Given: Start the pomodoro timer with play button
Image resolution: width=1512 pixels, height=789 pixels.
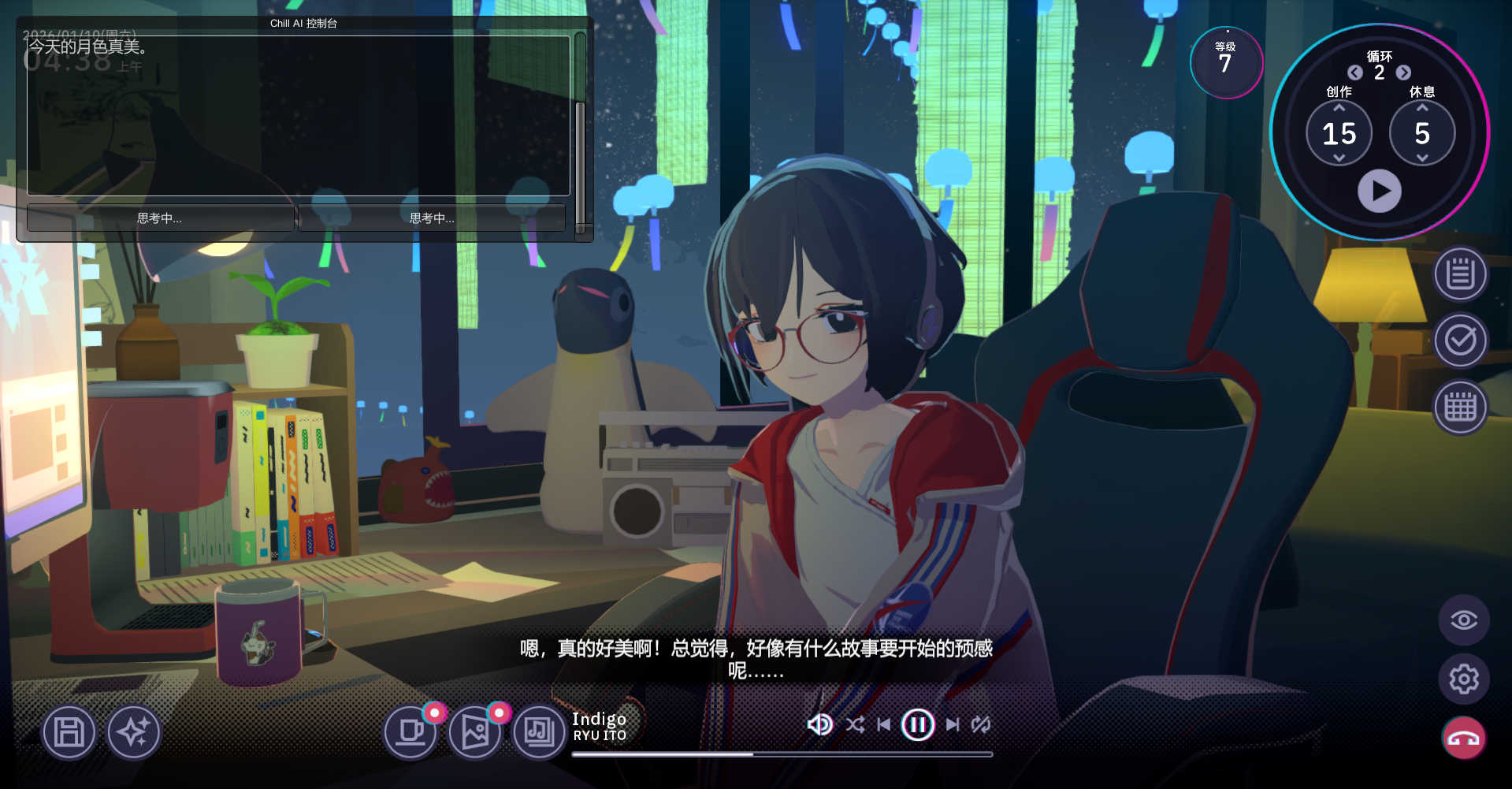Looking at the screenshot, I should click(x=1380, y=190).
